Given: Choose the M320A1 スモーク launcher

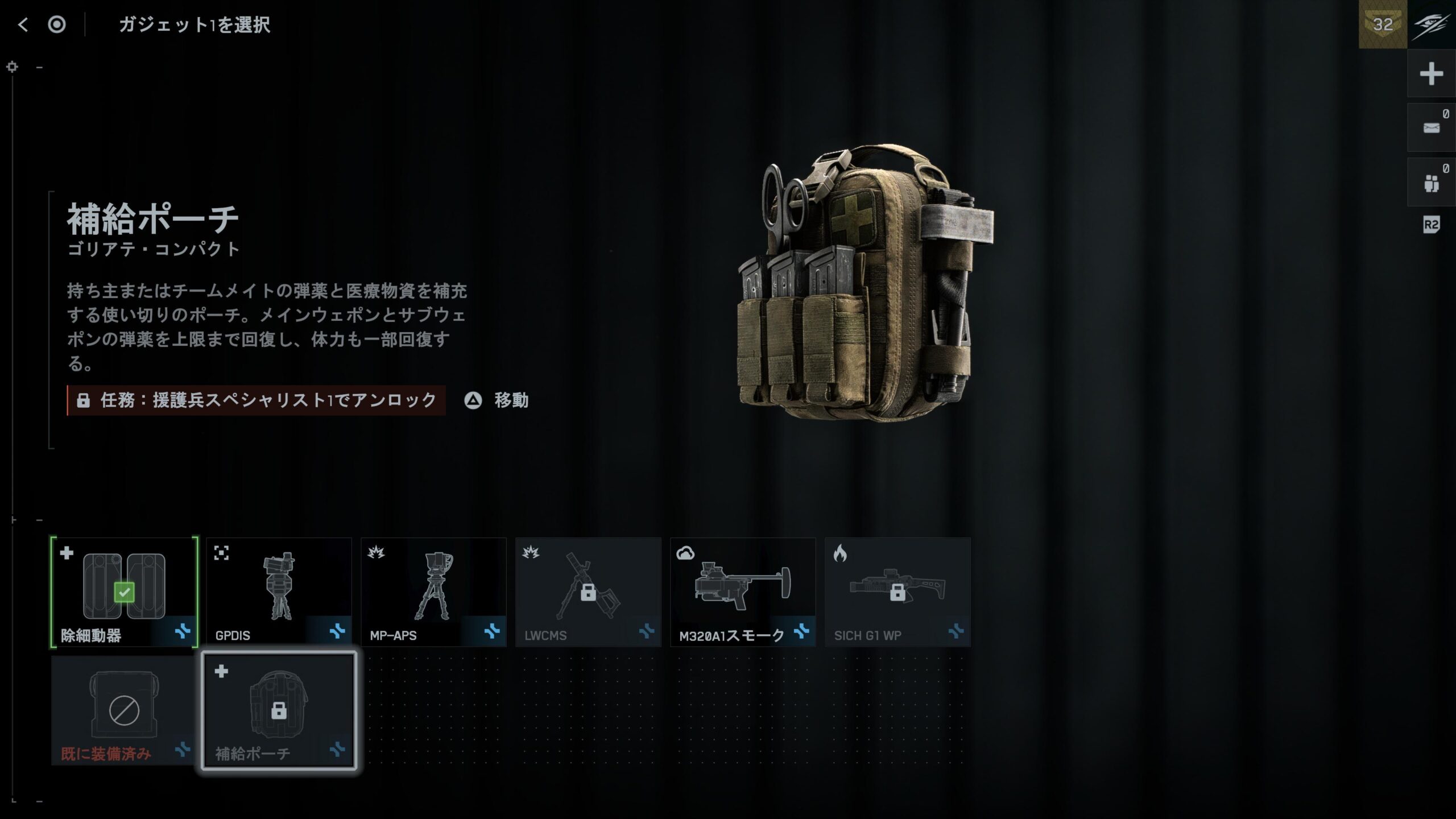Looking at the screenshot, I should [x=743, y=592].
